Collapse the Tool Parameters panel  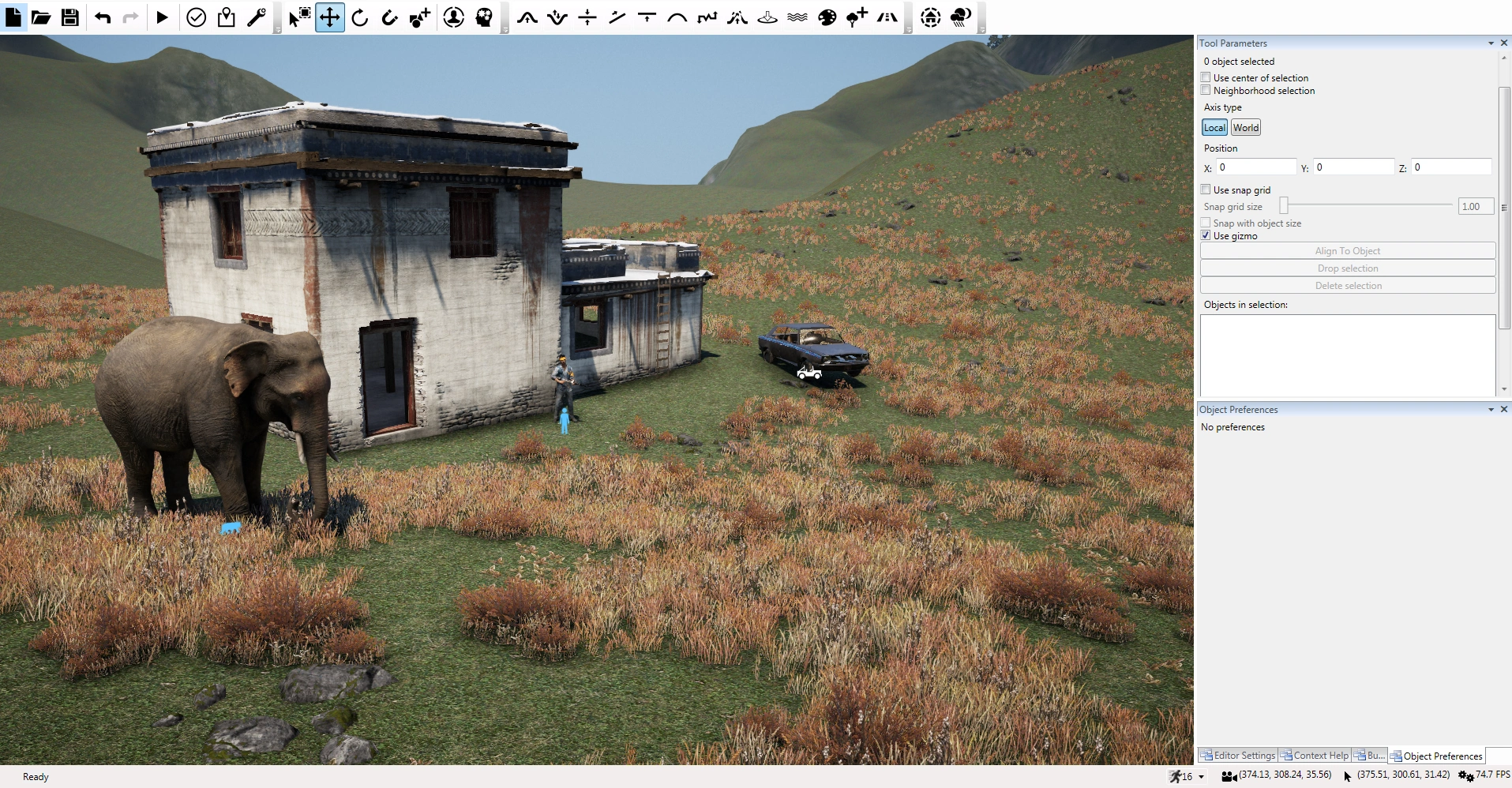[x=1490, y=43]
